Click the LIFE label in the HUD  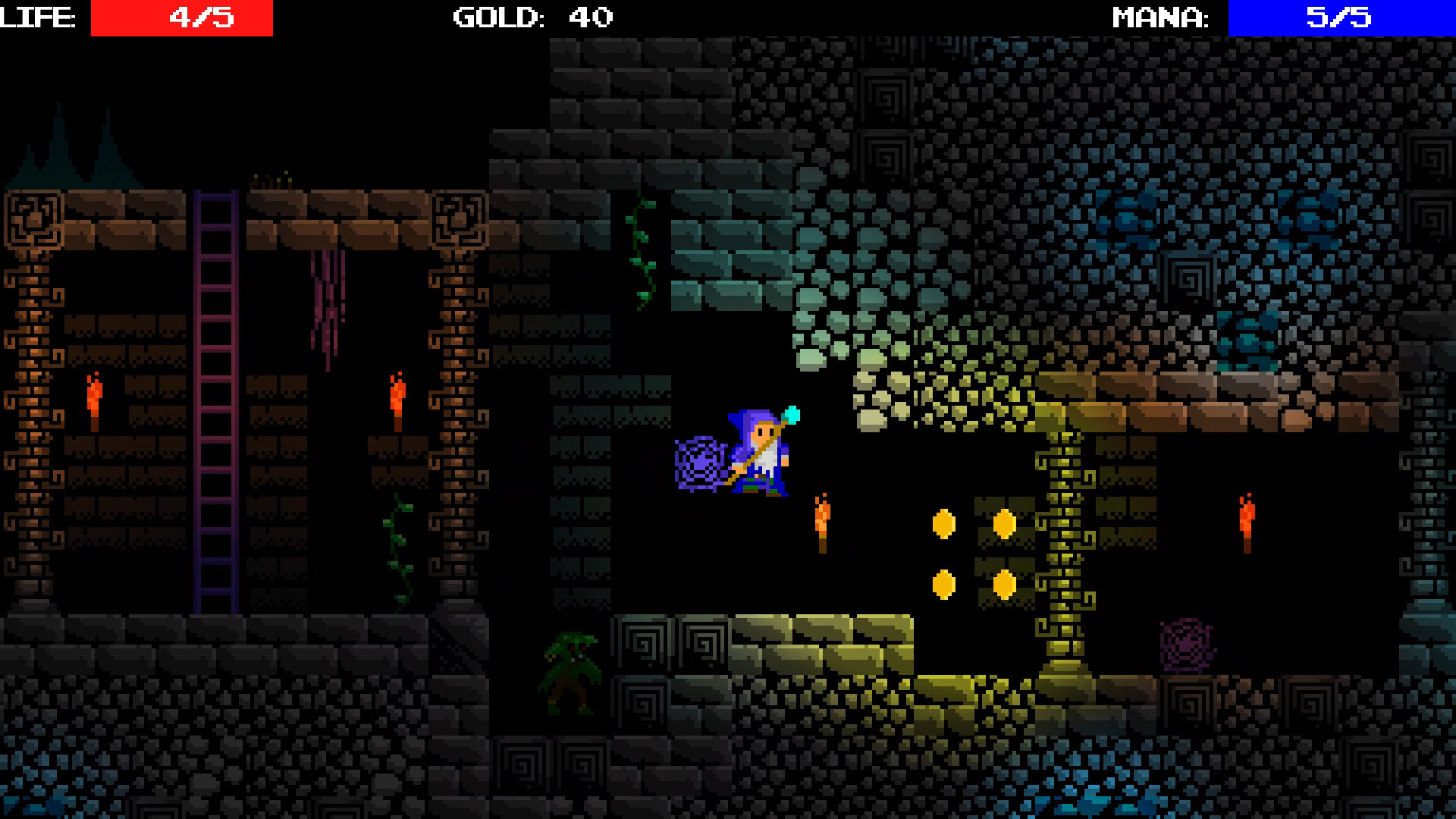38,15
